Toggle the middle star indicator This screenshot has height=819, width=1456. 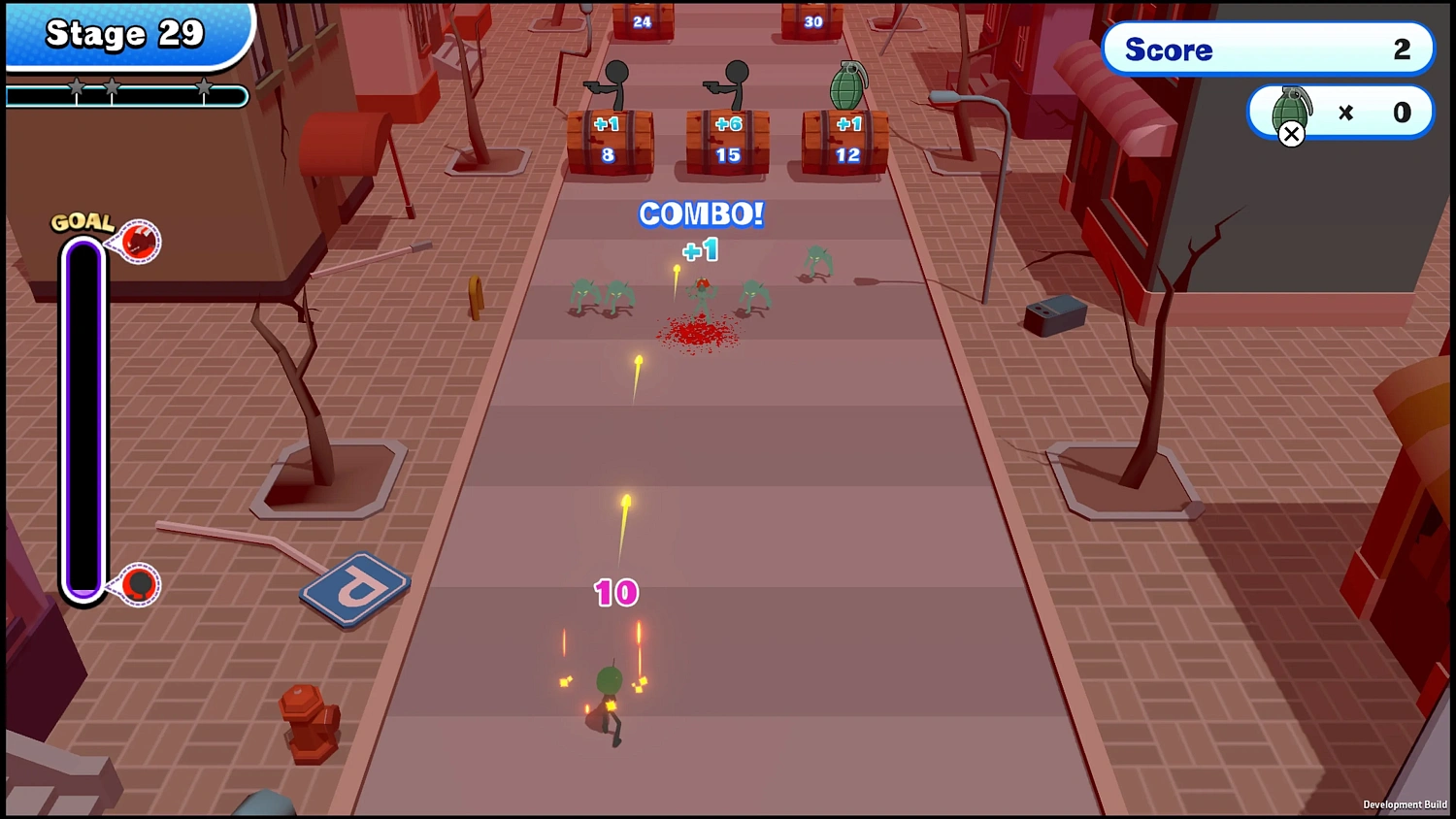tap(112, 87)
